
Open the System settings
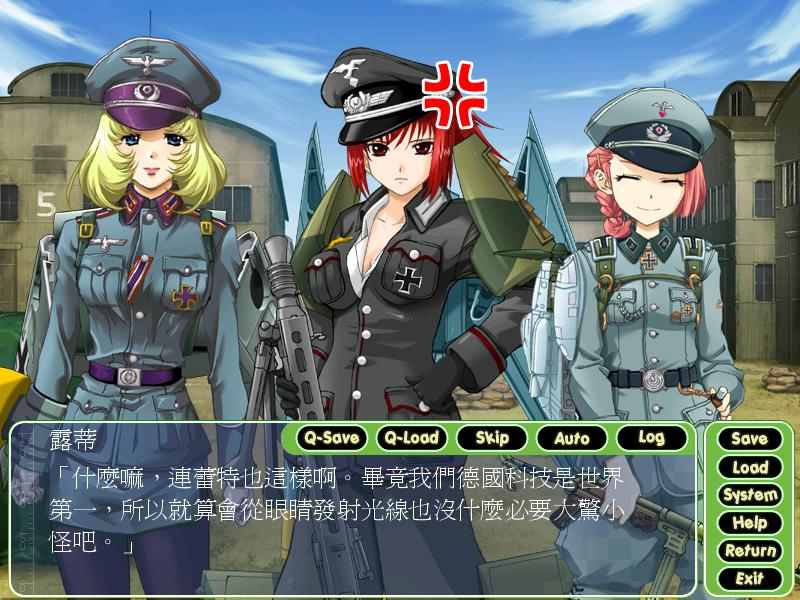point(749,494)
